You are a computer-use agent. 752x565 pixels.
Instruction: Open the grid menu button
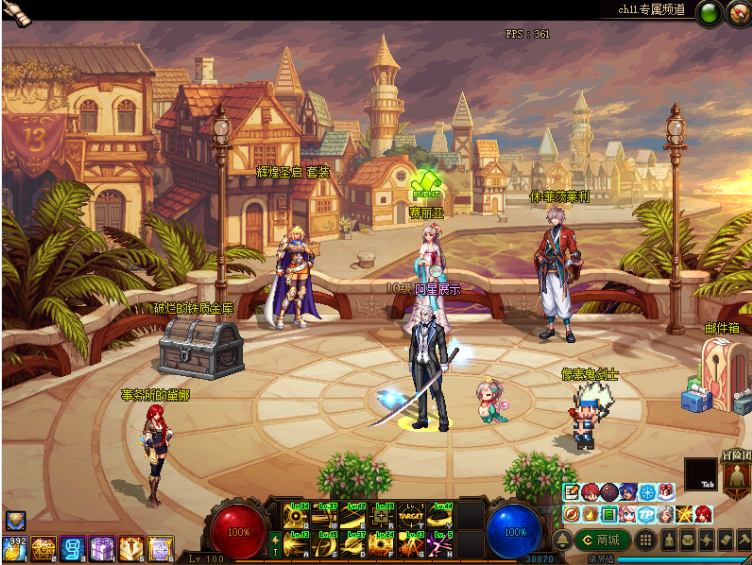(646, 540)
